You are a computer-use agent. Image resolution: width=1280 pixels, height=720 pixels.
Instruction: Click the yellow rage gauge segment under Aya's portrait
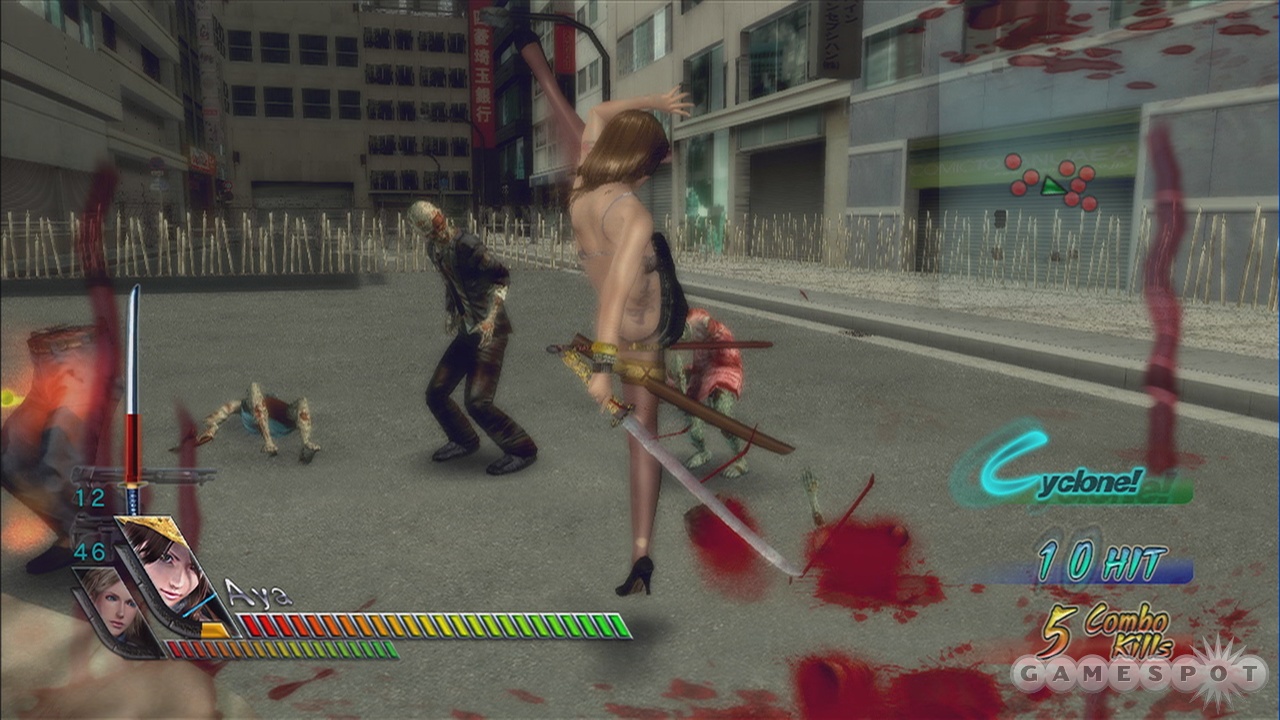point(213,628)
